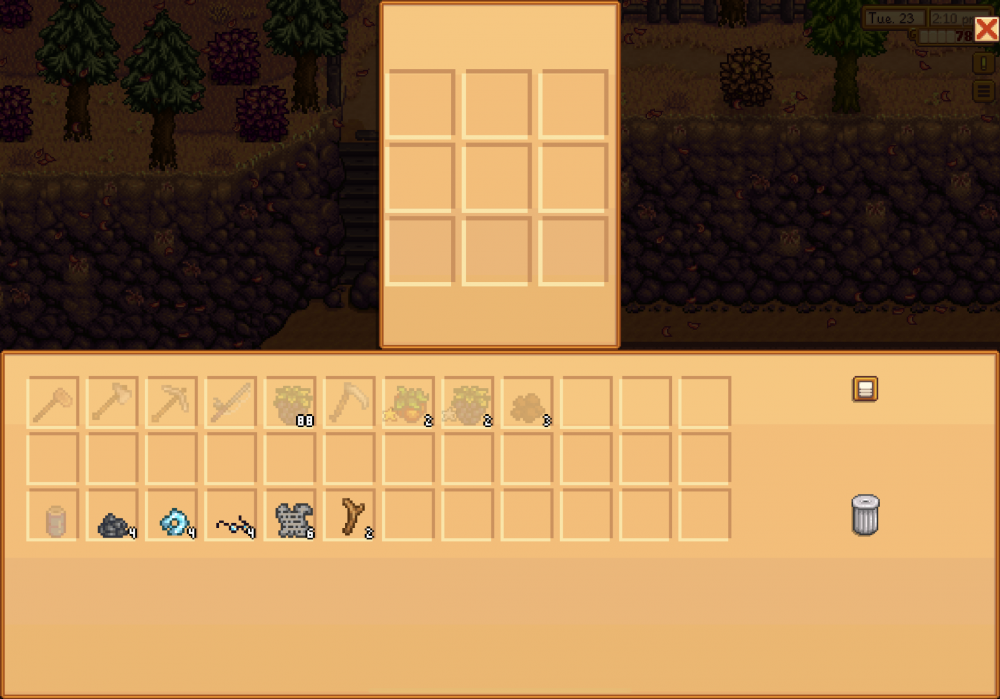This screenshot has width=1000, height=699.
Task: Select the faded pickaxe tool slot
Action: point(172,402)
